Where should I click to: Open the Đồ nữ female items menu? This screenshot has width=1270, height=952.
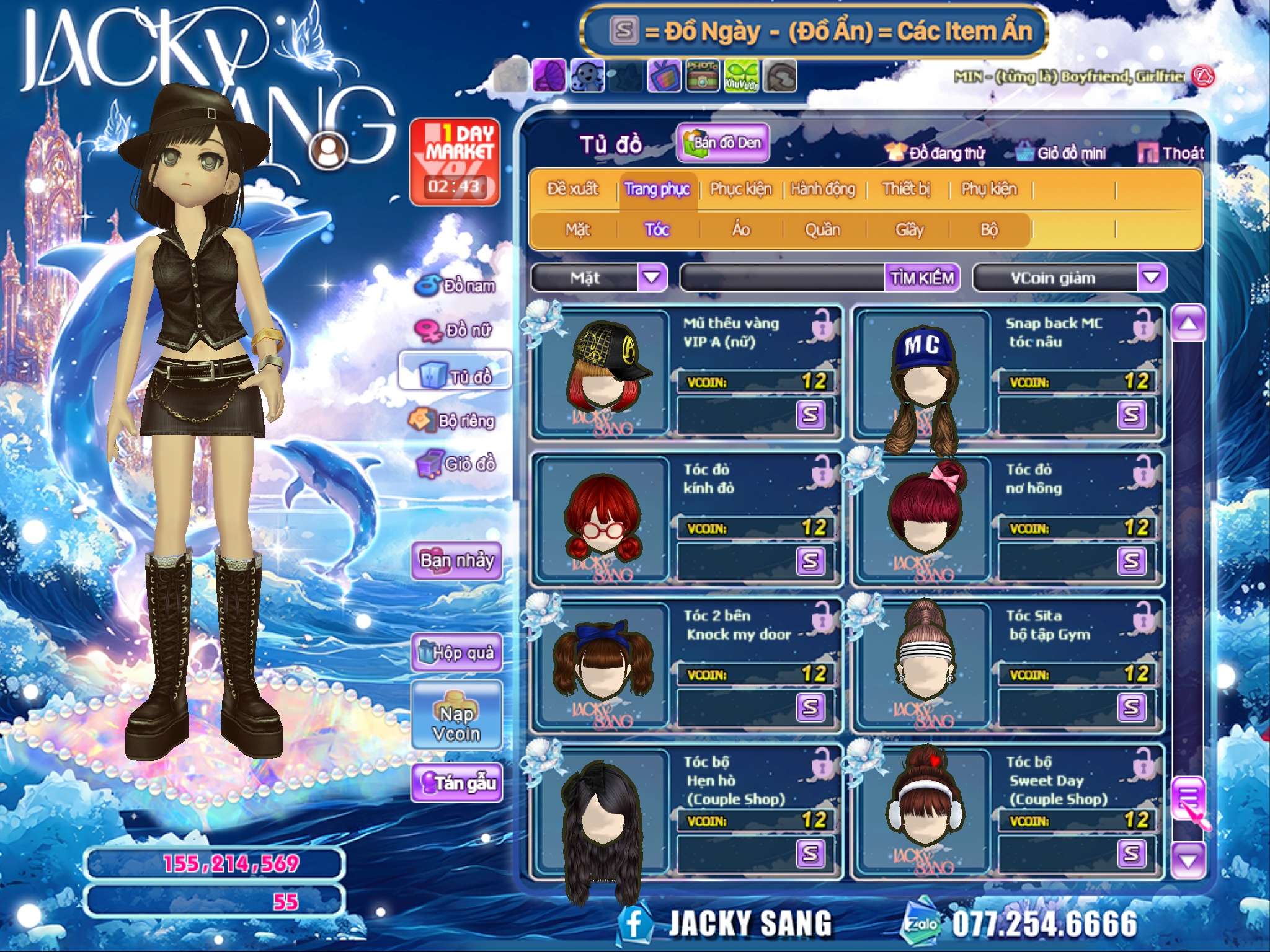point(456,330)
